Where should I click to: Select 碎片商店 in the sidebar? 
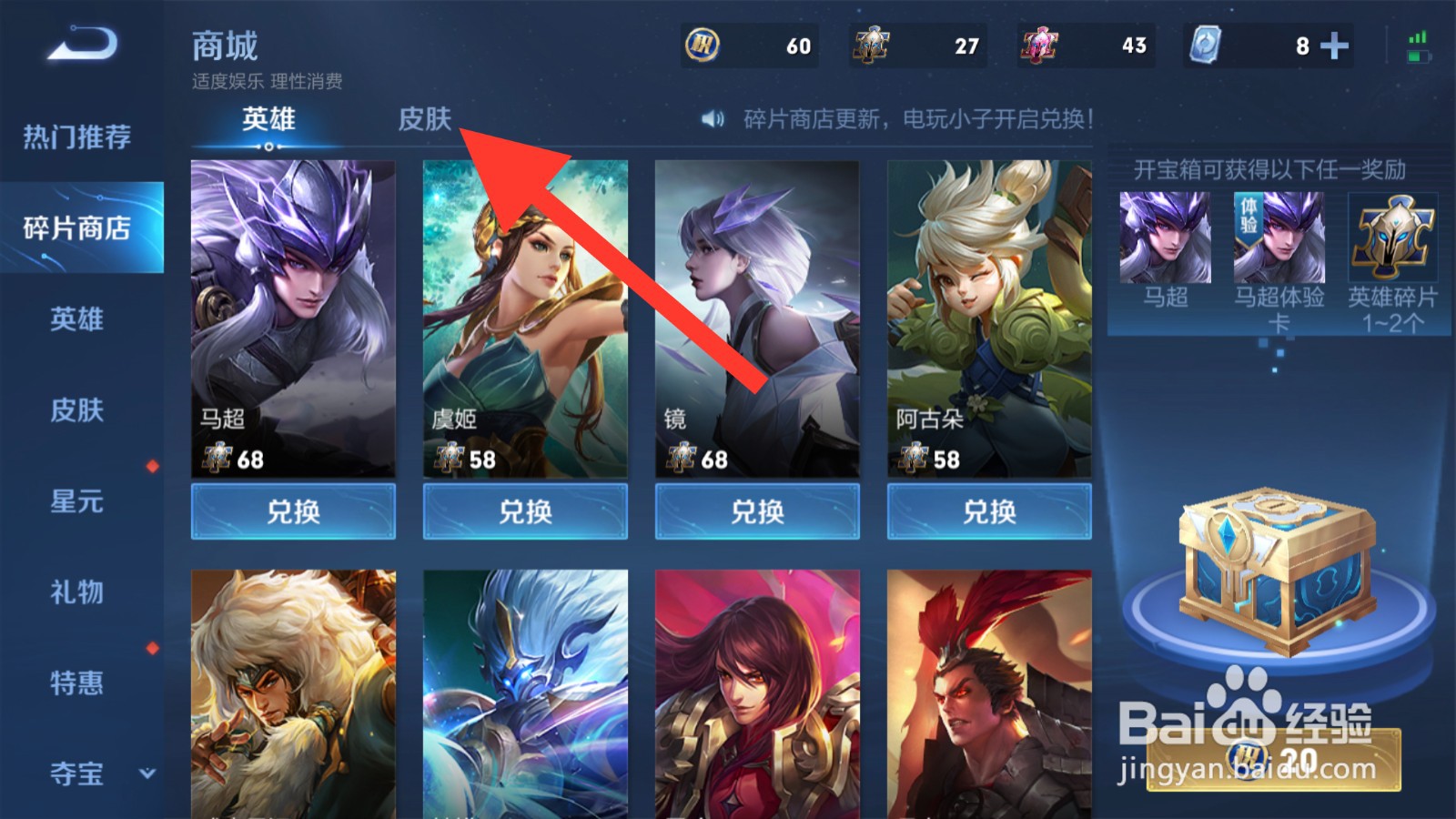tap(77, 227)
